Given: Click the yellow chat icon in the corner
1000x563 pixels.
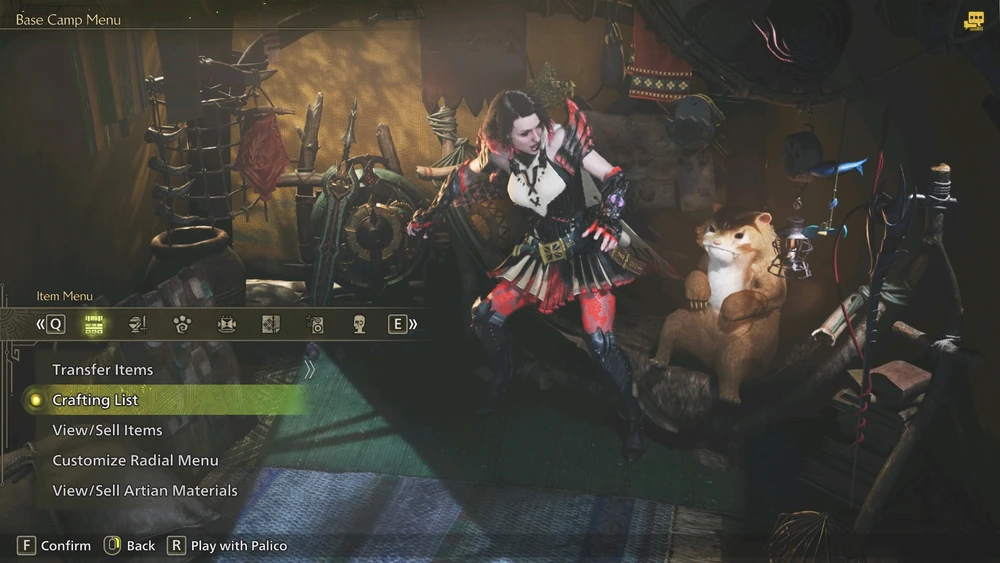Looking at the screenshot, I should (x=974, y=21).
